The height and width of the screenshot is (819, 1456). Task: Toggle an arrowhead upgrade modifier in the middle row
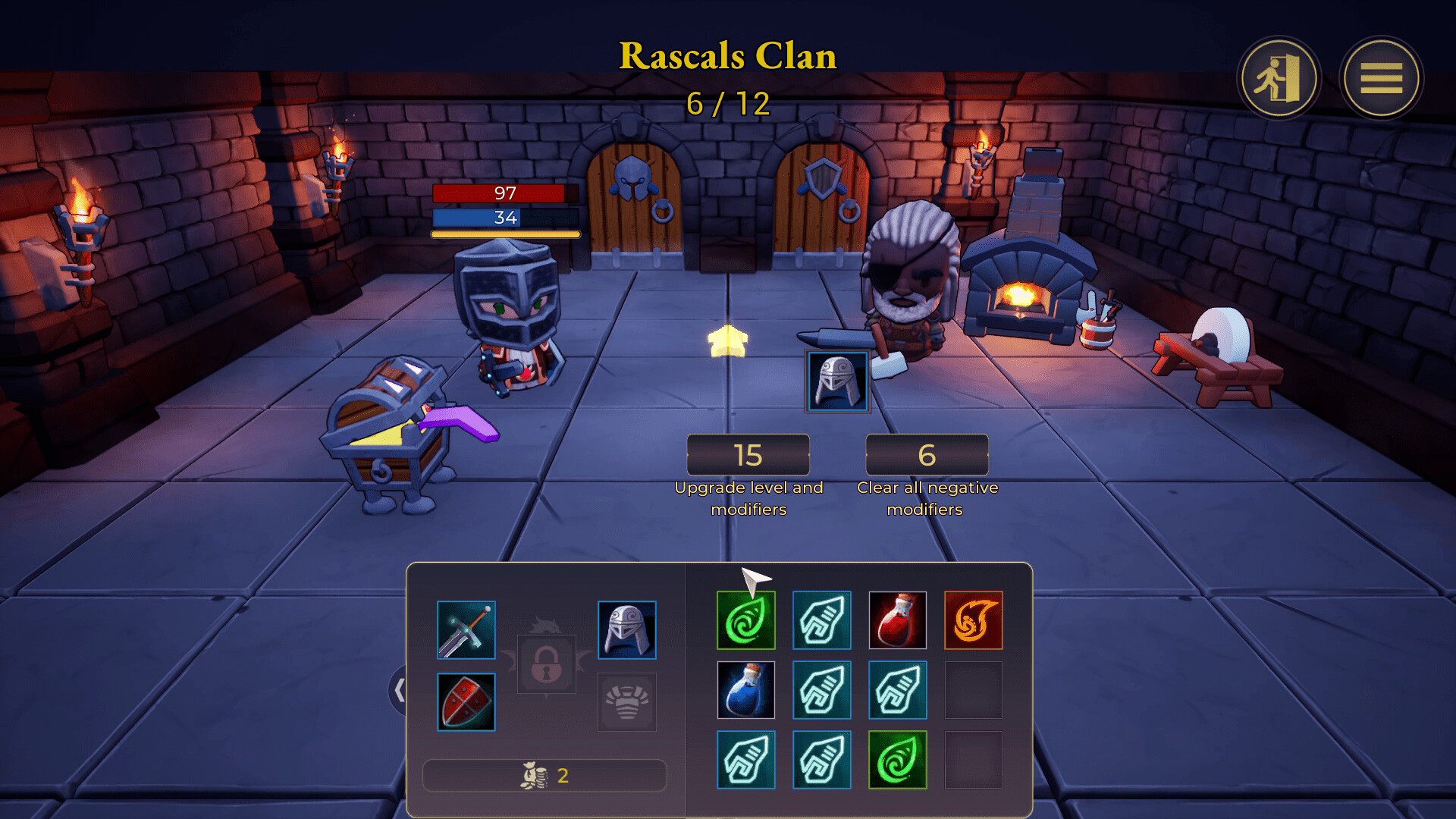(822, 690)
